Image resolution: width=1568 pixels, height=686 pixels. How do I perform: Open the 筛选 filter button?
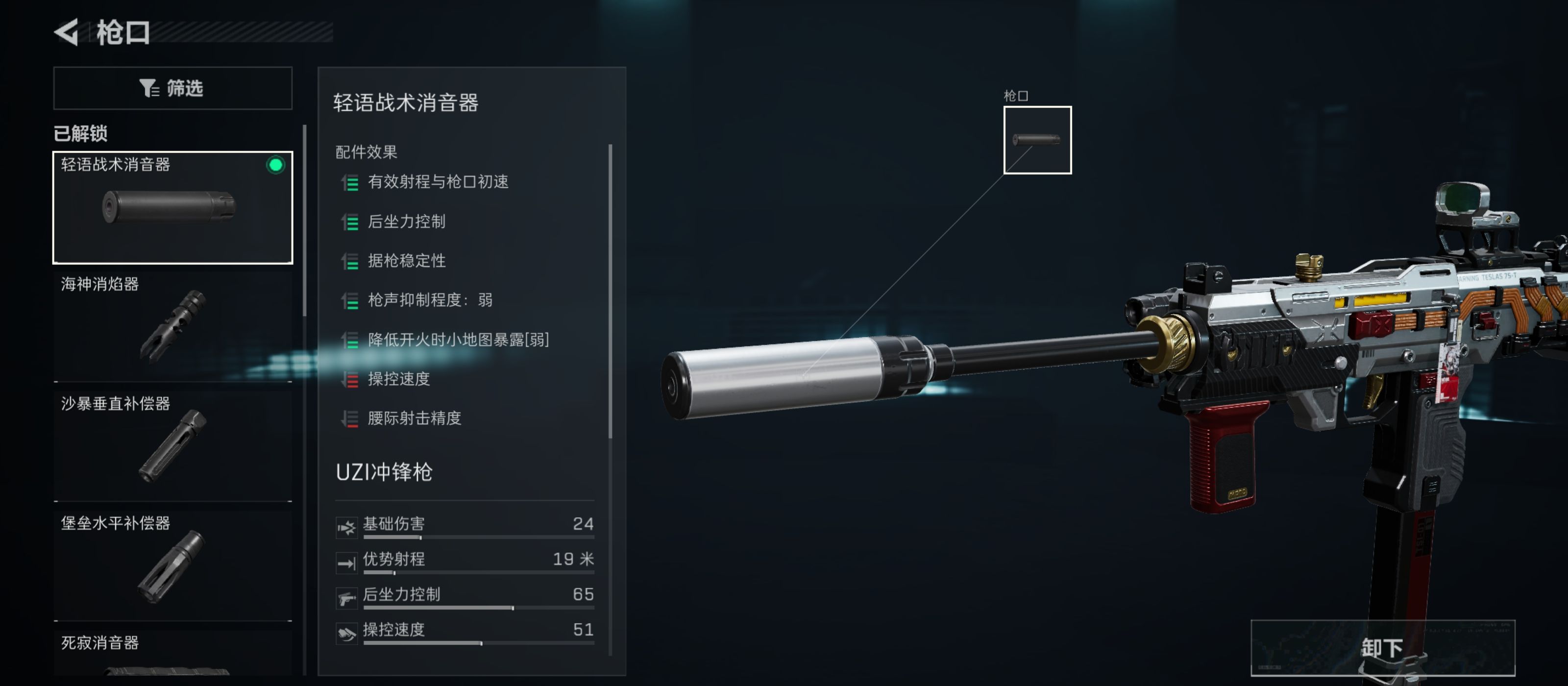point(173,88)
